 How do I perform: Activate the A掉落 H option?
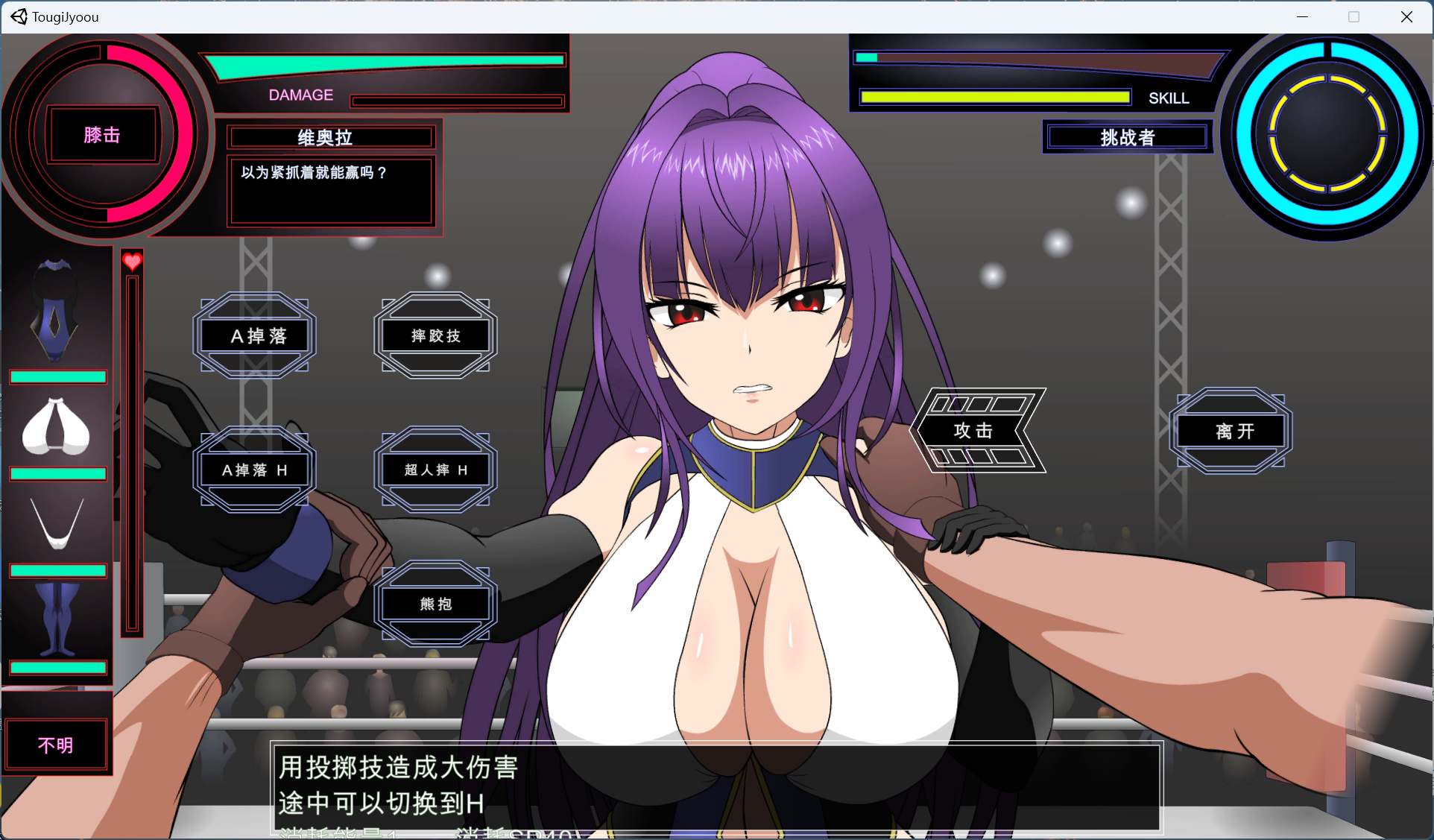[x=255, y=470]
